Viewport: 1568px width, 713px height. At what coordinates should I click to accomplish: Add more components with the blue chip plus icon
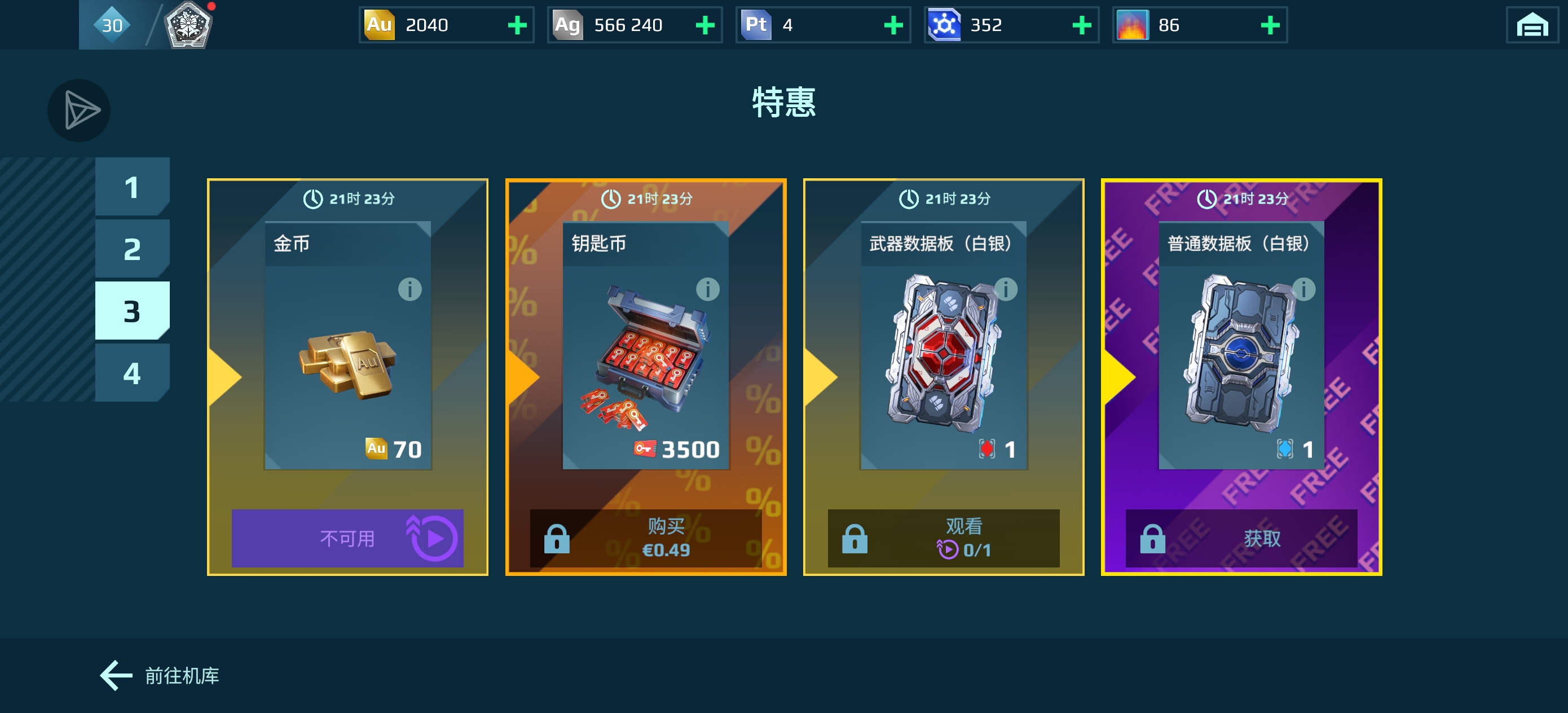click(x=1081, y=25)
